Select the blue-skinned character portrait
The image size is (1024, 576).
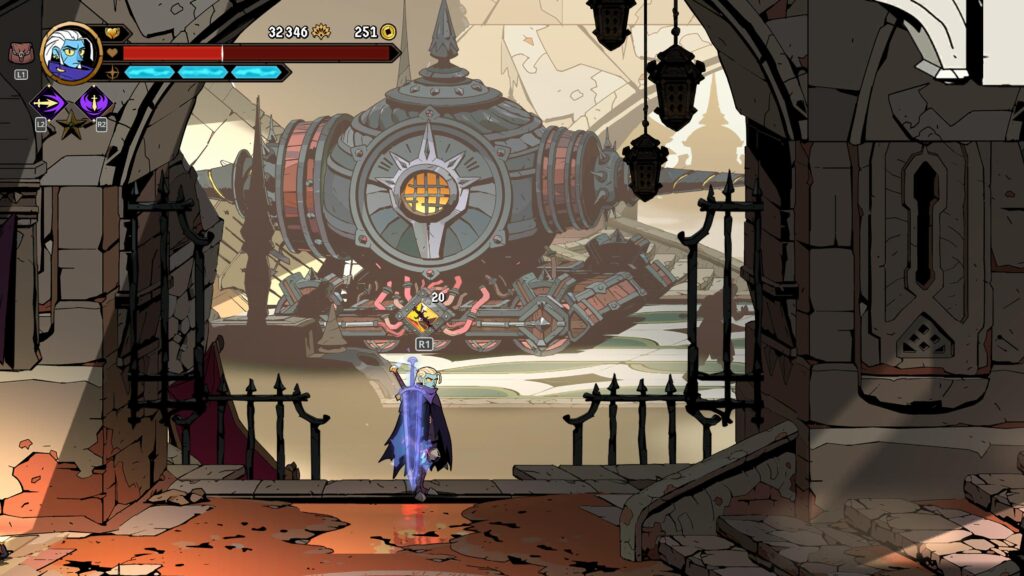pyautogui.click(x=71, y=52)
